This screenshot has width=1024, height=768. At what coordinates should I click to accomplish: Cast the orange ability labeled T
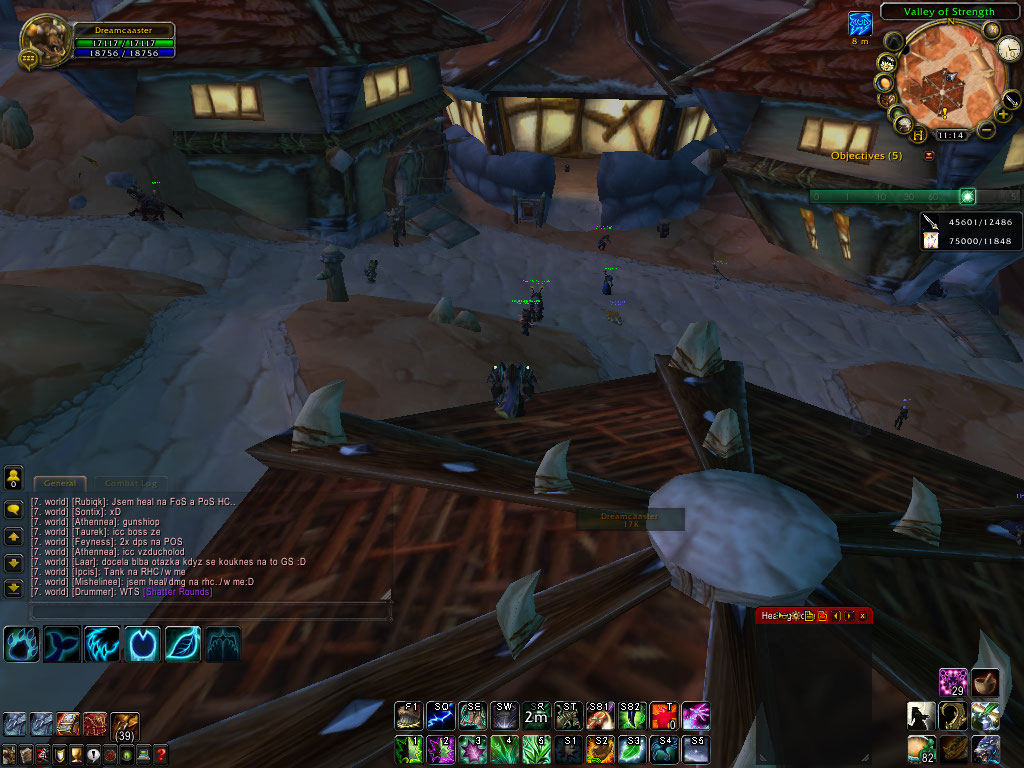click(664, 715)
